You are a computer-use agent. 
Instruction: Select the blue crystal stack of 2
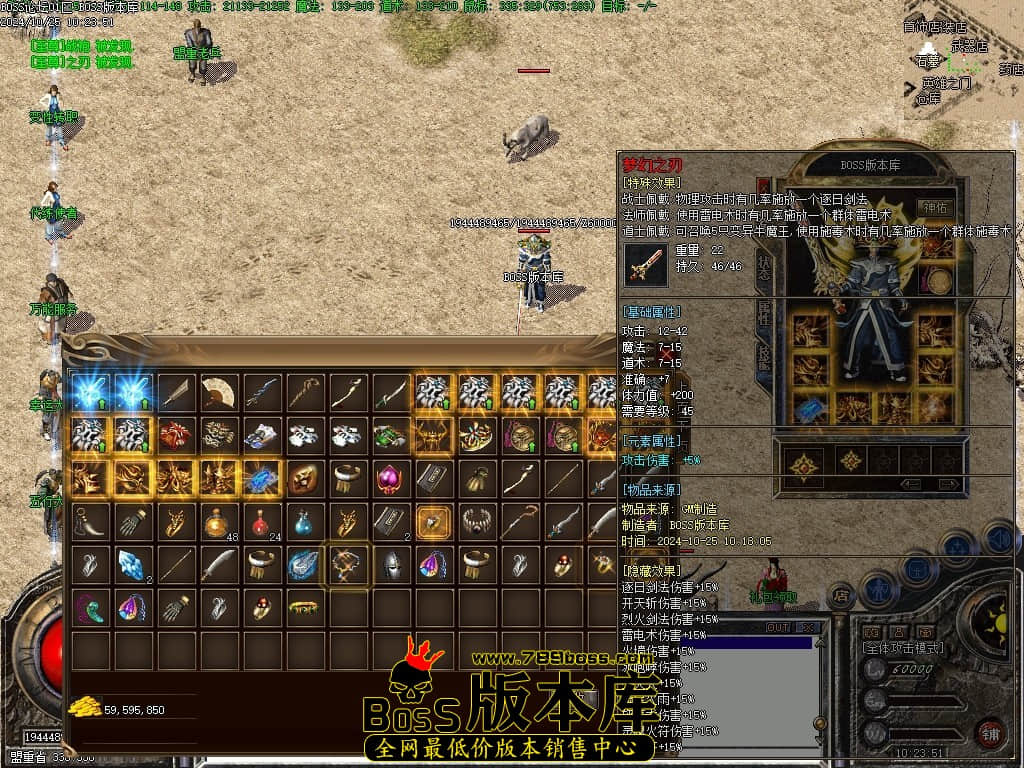(x=132, y=564)
